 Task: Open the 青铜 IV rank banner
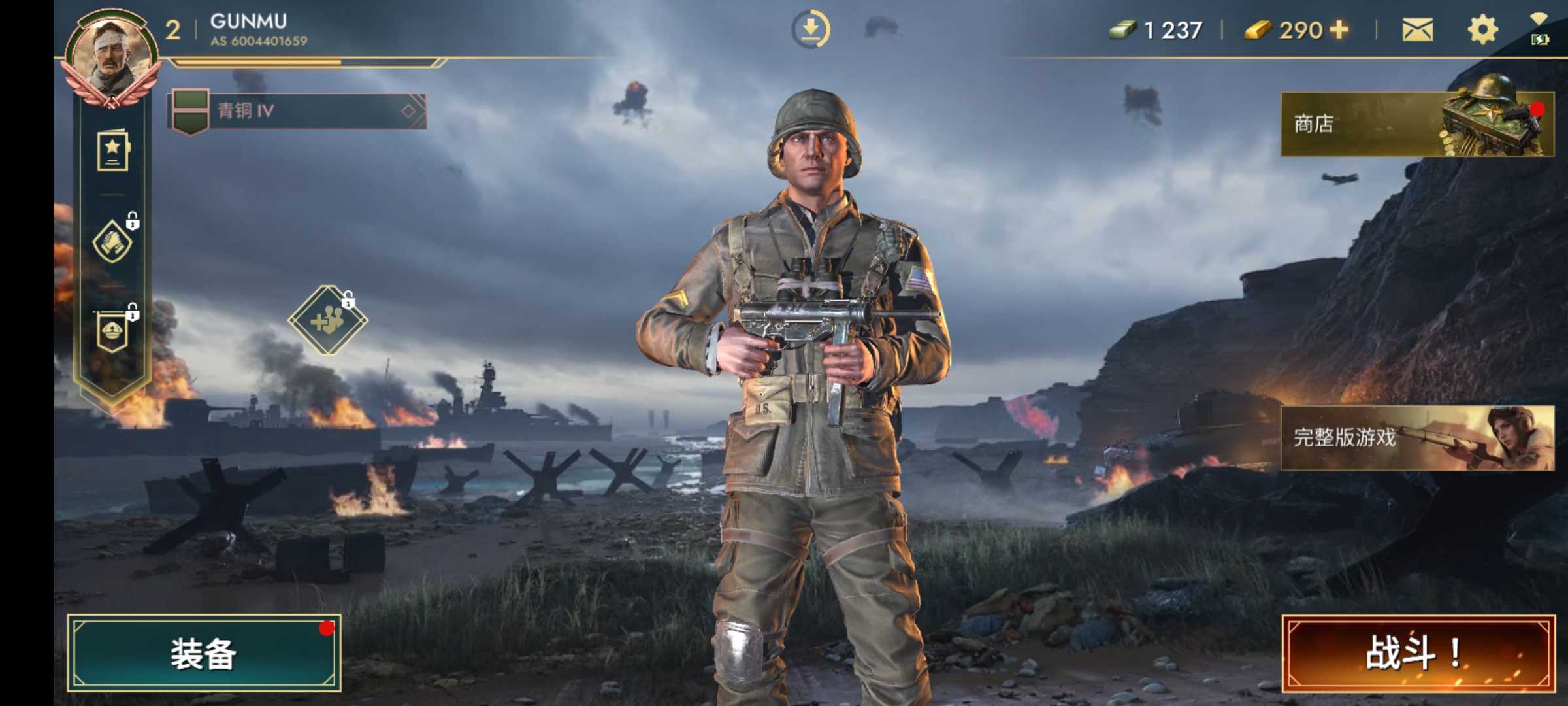[297, 111]
